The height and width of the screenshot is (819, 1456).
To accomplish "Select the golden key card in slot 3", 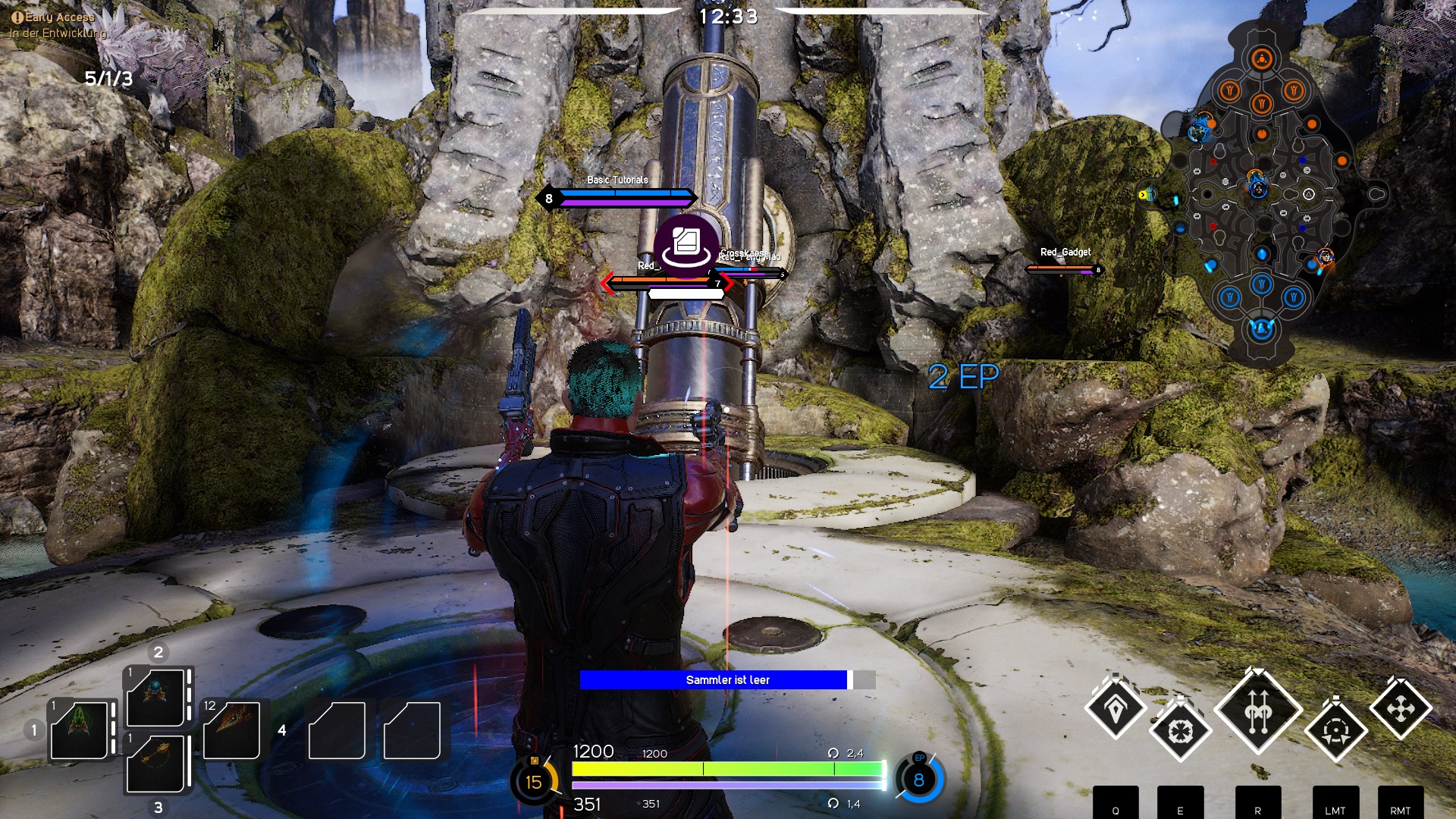I will point(156,763).
